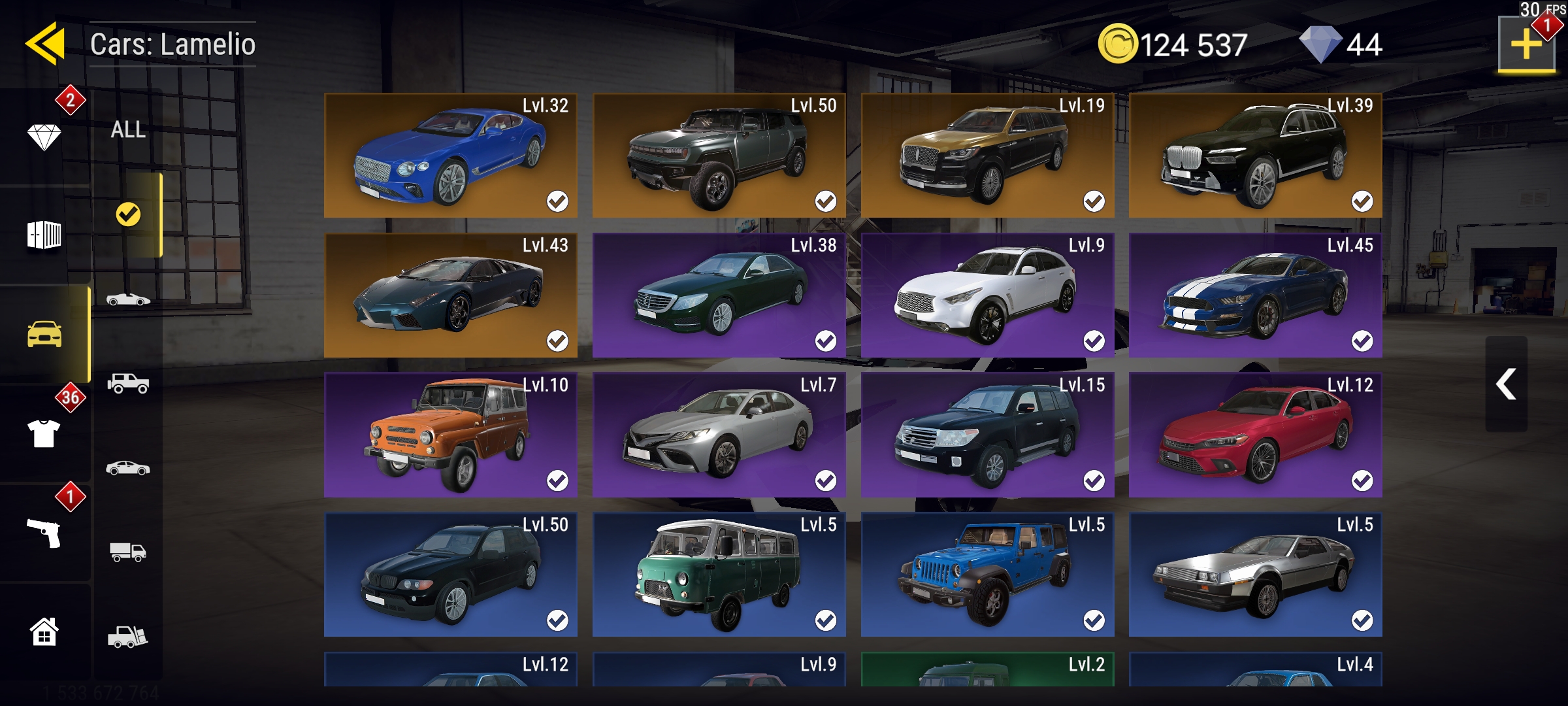Filter by sports car silhouette

click(128, 299)
